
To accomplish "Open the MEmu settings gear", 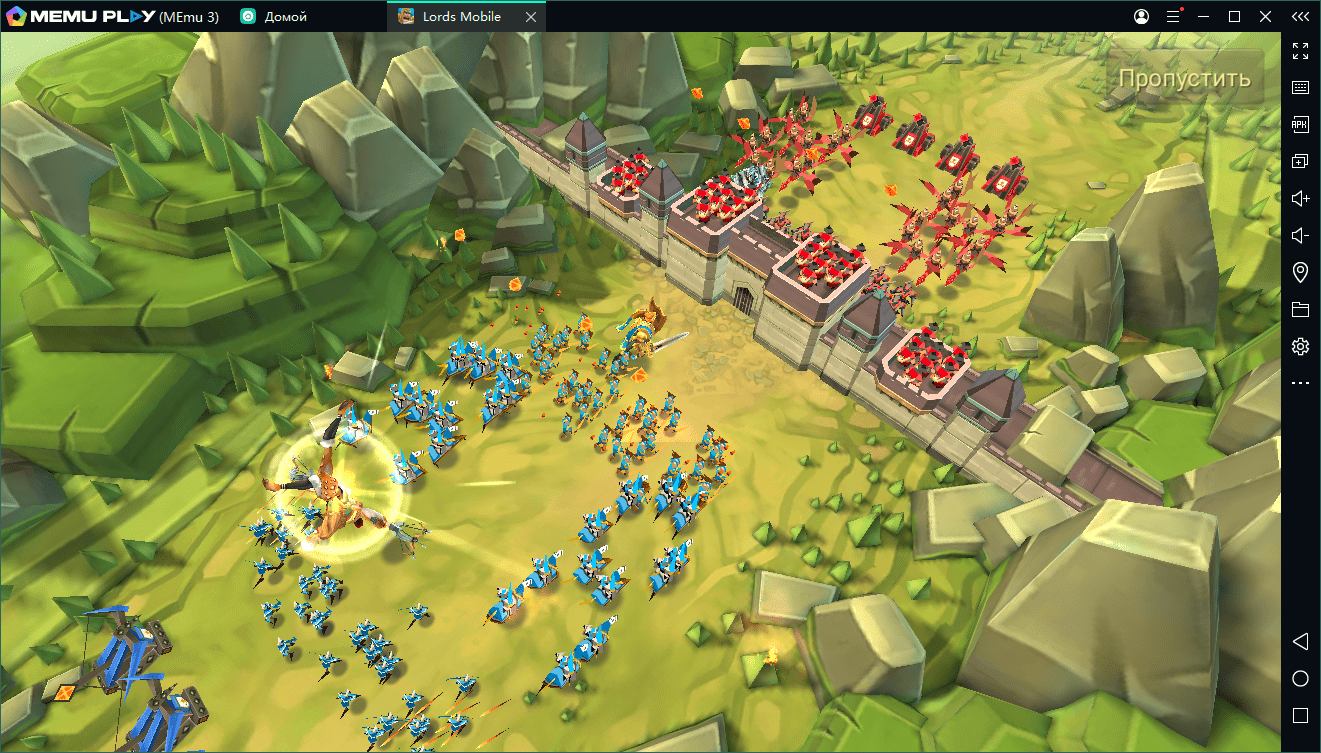I will (x=1300, y=347).
